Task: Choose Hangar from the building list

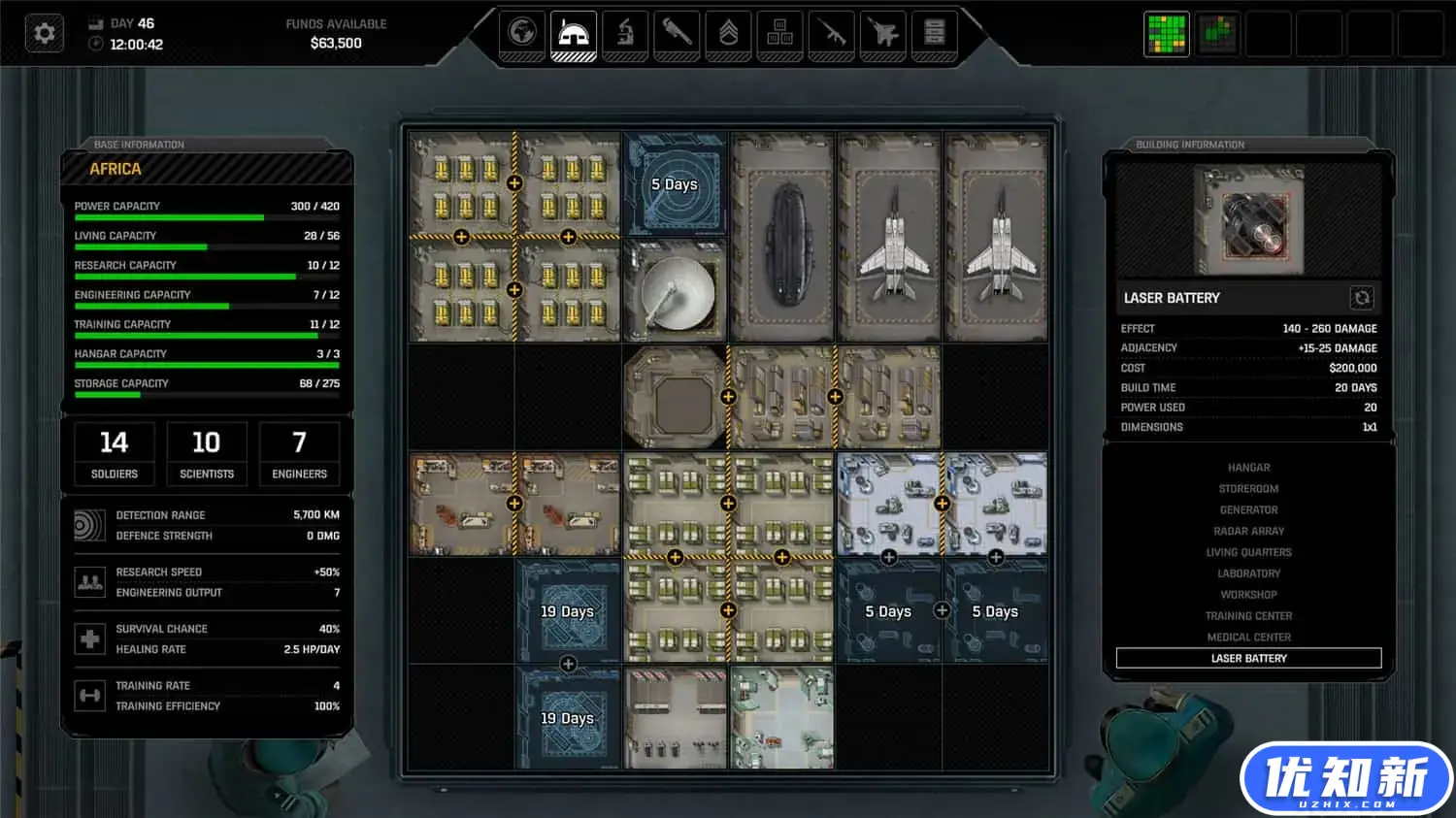Action: 1248,468
